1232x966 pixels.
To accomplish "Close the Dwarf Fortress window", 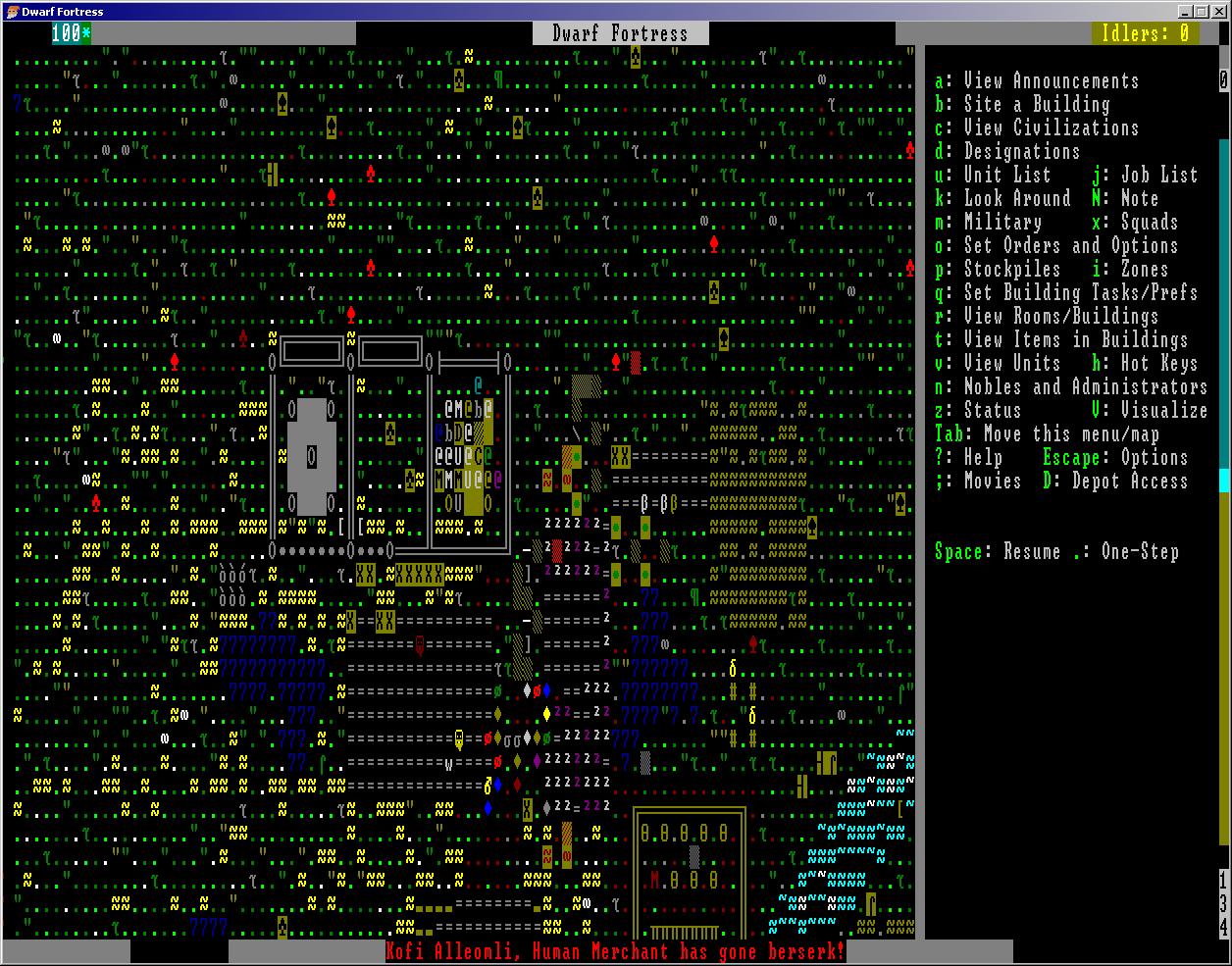I will [1219, 12].
